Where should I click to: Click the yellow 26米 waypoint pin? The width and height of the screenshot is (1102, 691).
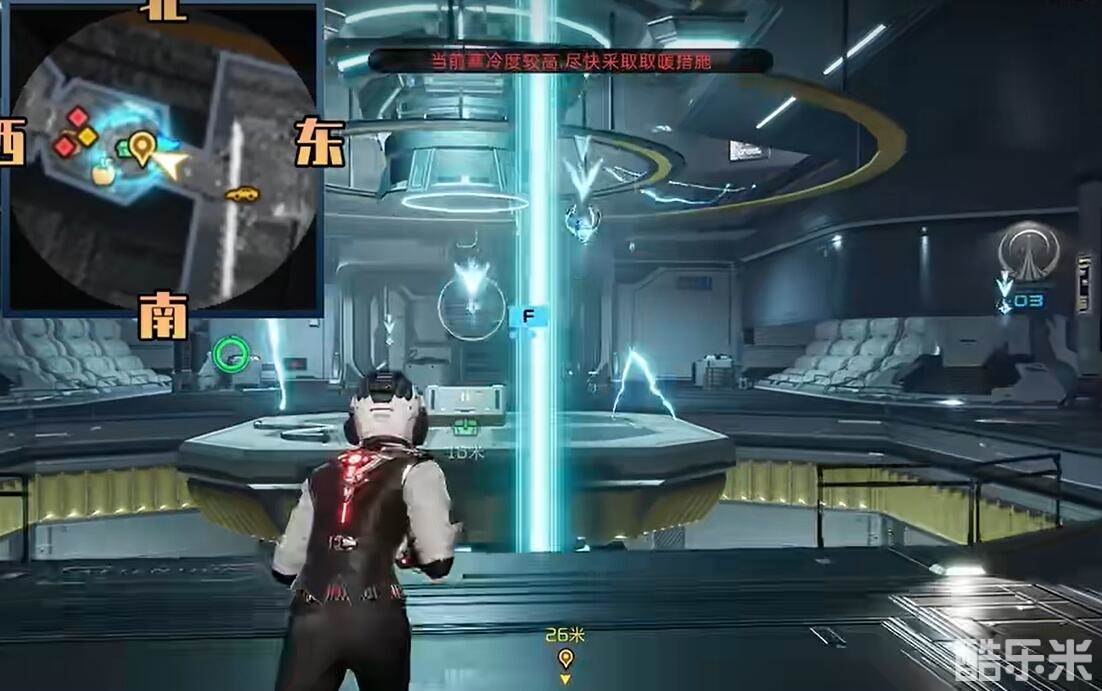point(566,657)
